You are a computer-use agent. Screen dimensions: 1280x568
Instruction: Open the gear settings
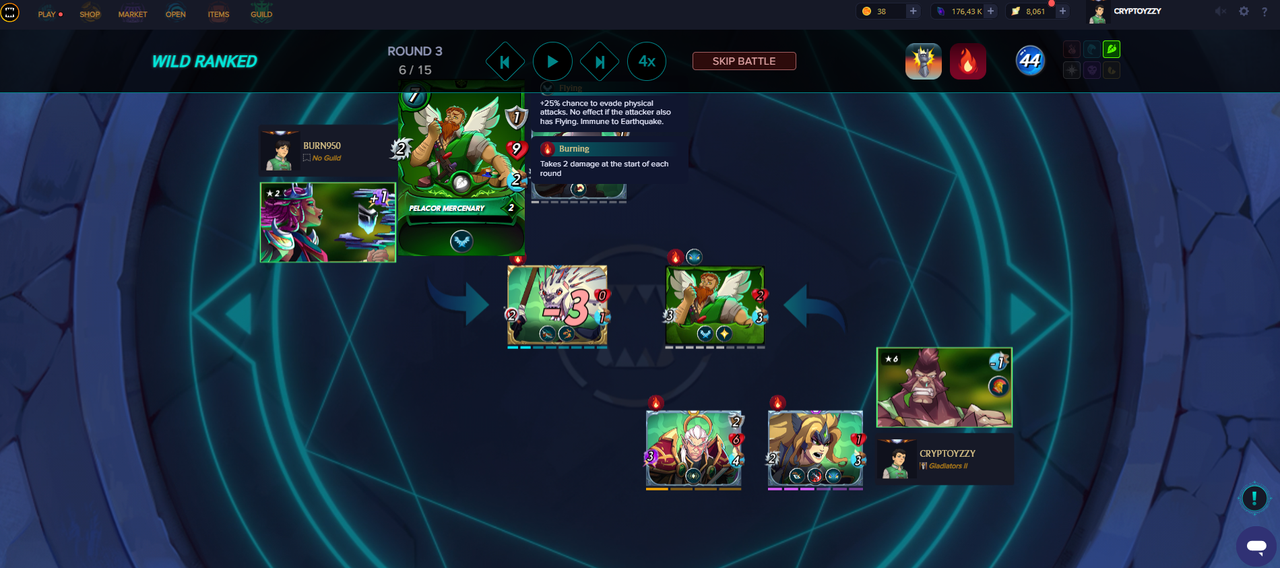click(x=1244, y=11)
